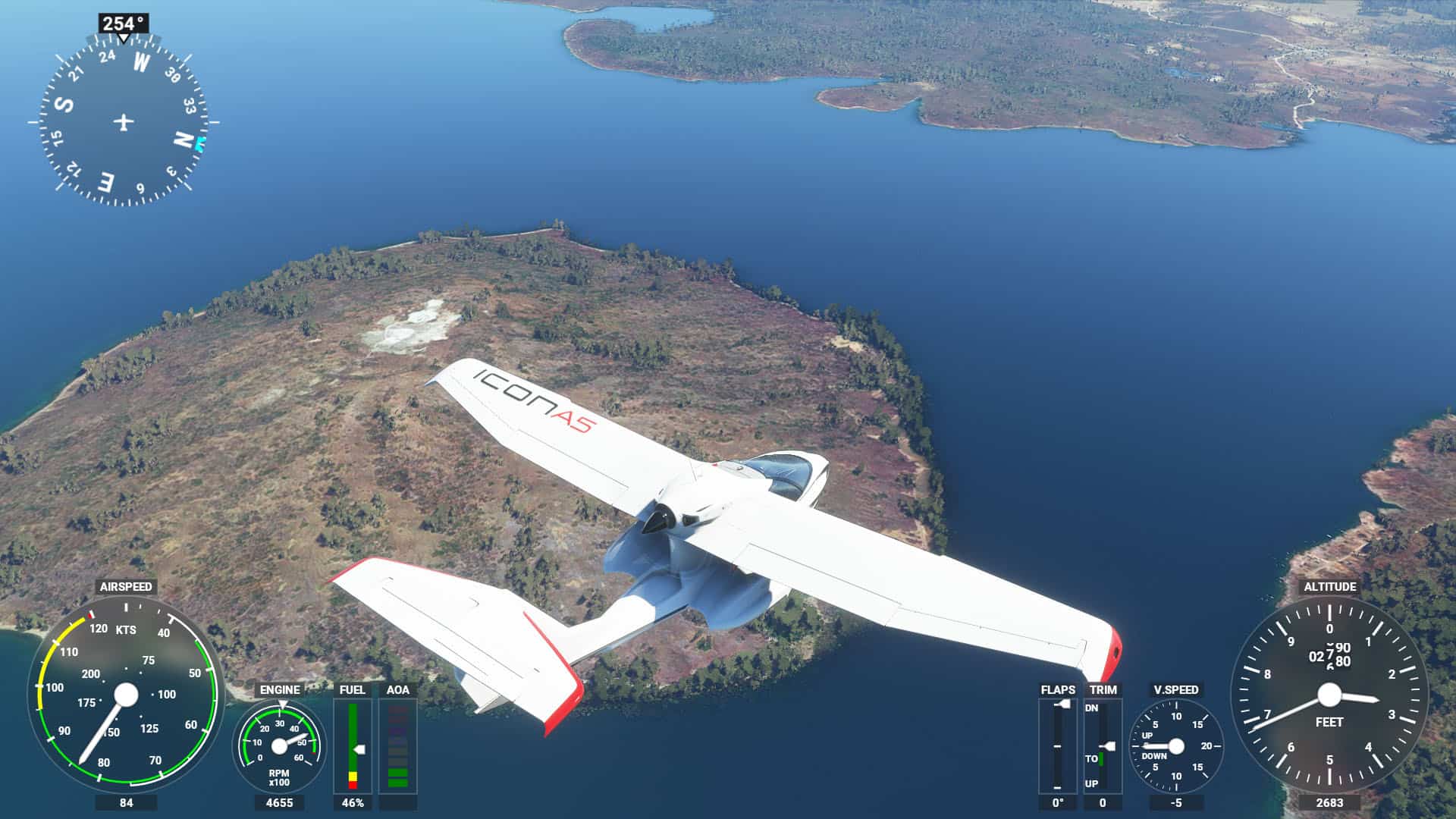1456x819 pixels.
Task: Click the heading compass dial
Action: (124, 121)
